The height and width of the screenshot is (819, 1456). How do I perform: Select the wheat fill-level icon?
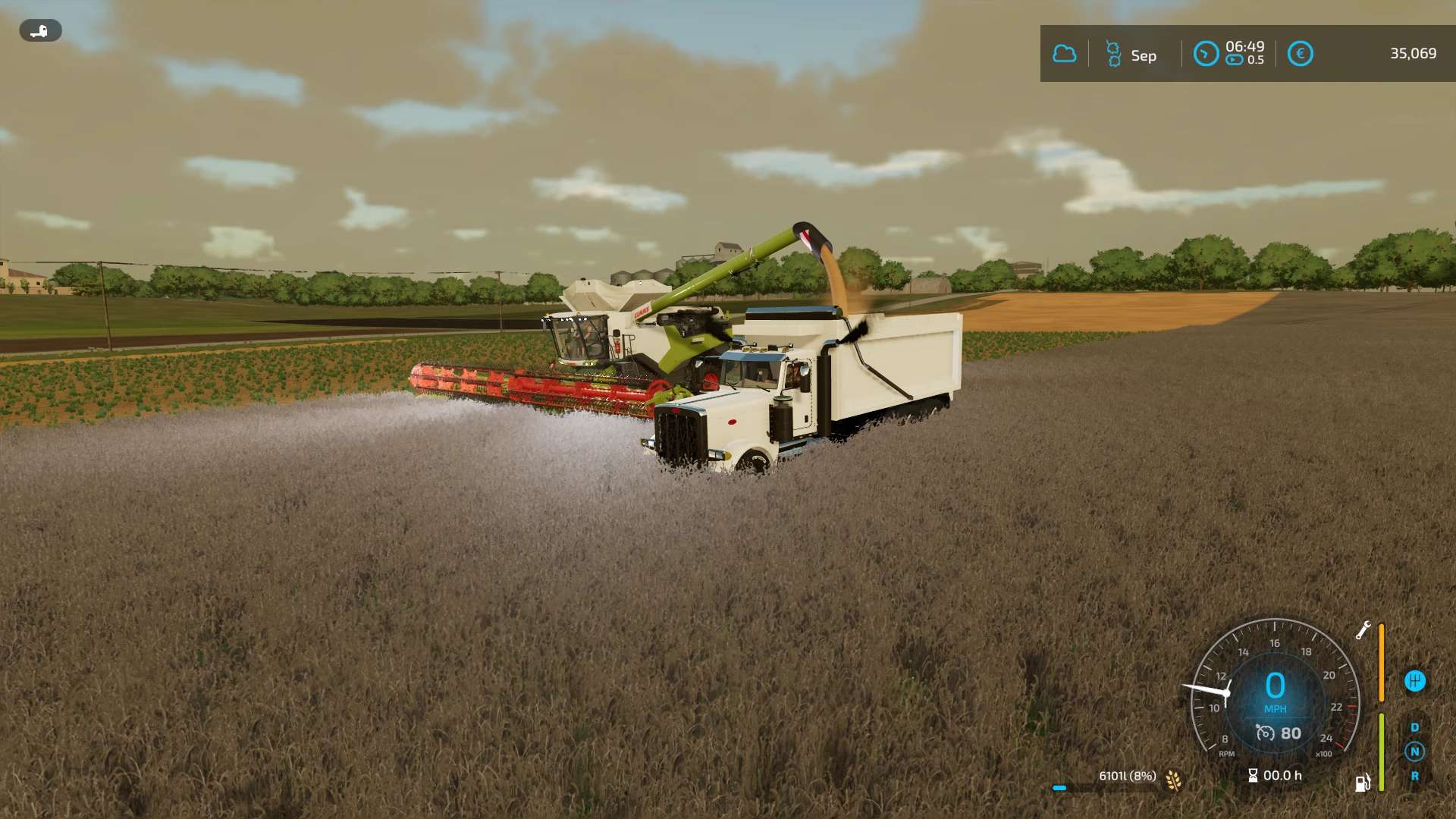[1173, 780]
